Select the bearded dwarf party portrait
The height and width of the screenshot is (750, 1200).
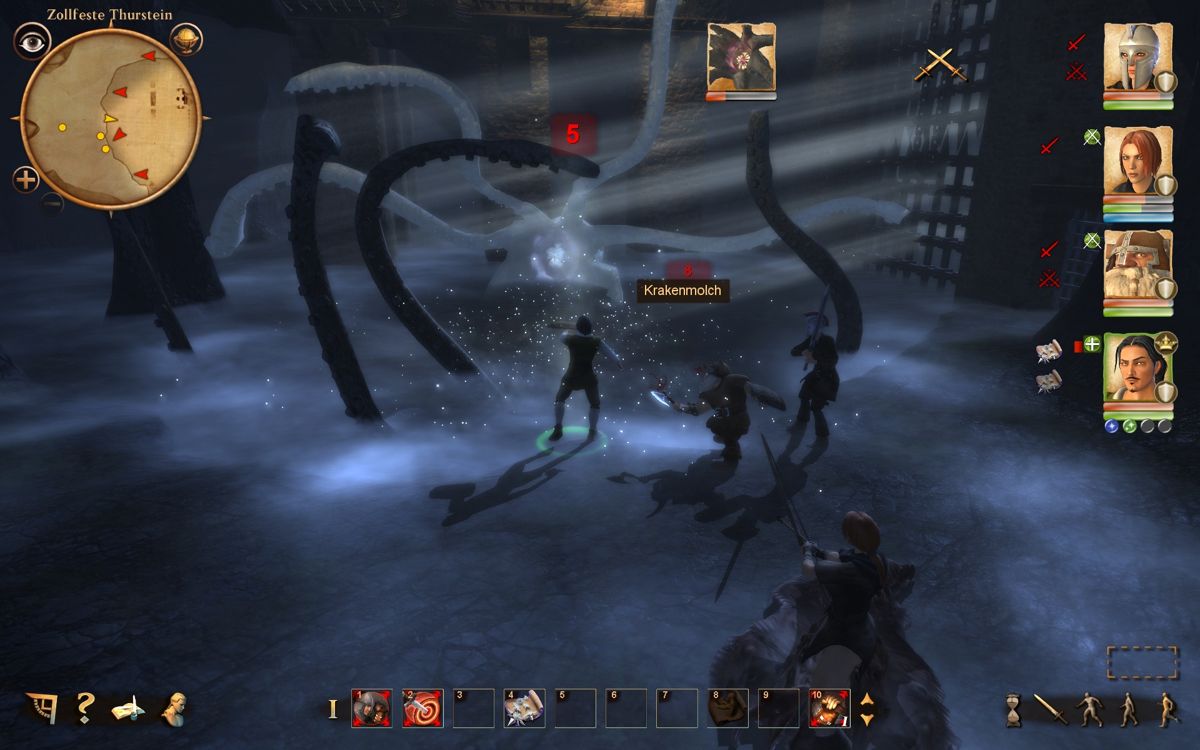(x=1137, y=265)
